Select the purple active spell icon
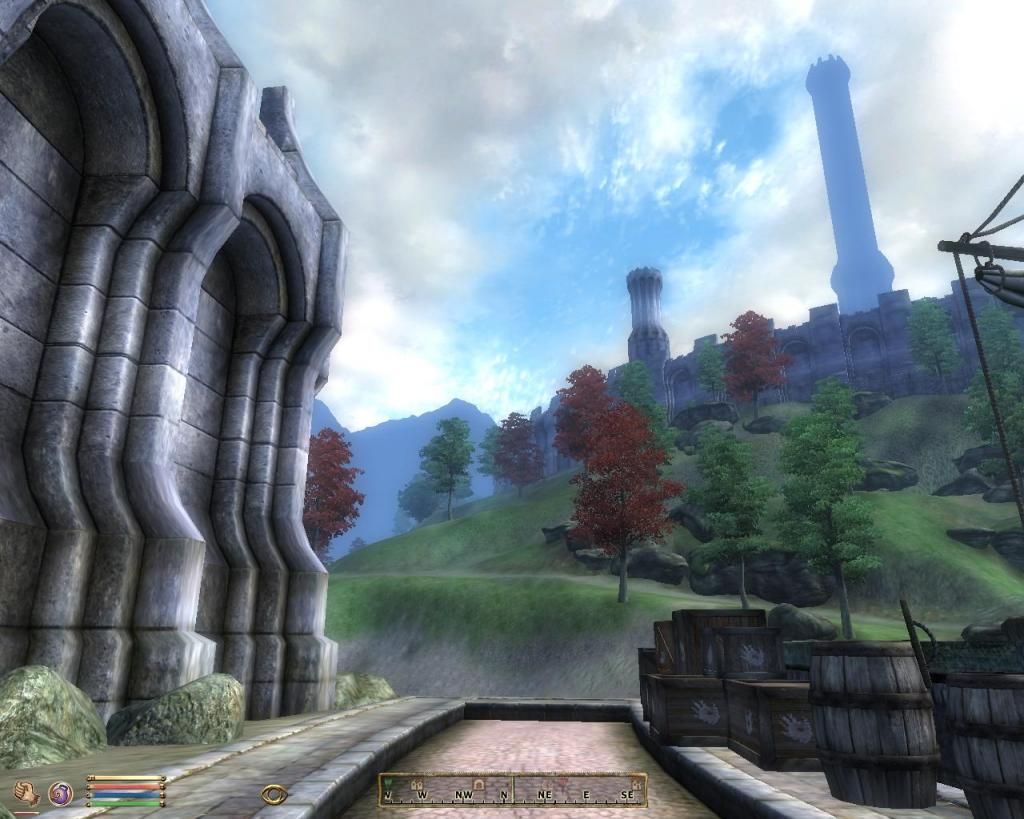 point(61,794)
